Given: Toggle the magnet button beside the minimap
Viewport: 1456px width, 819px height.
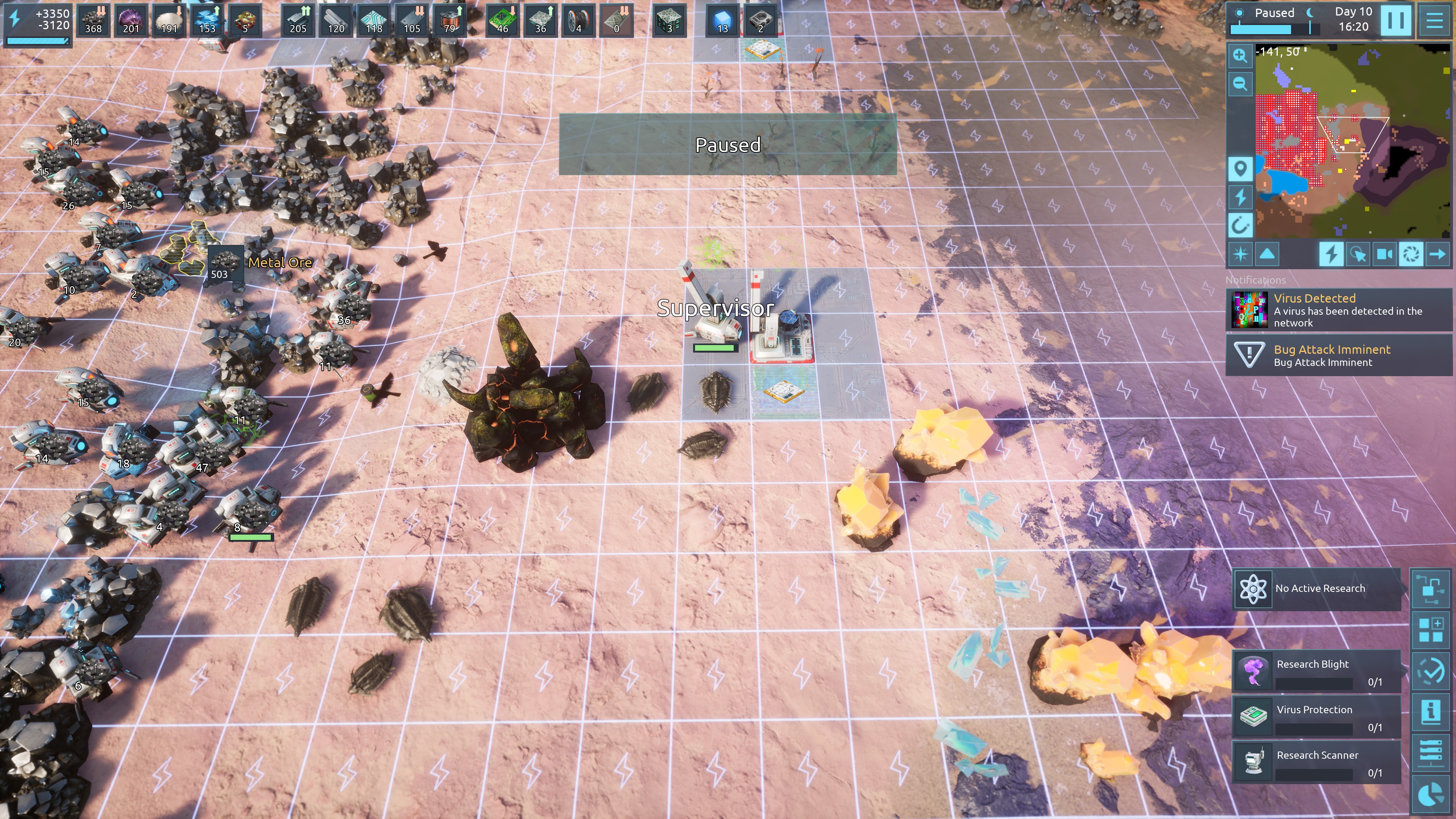Looking at the screenshot, I should pyautogui.click(x=1240, y=226).
